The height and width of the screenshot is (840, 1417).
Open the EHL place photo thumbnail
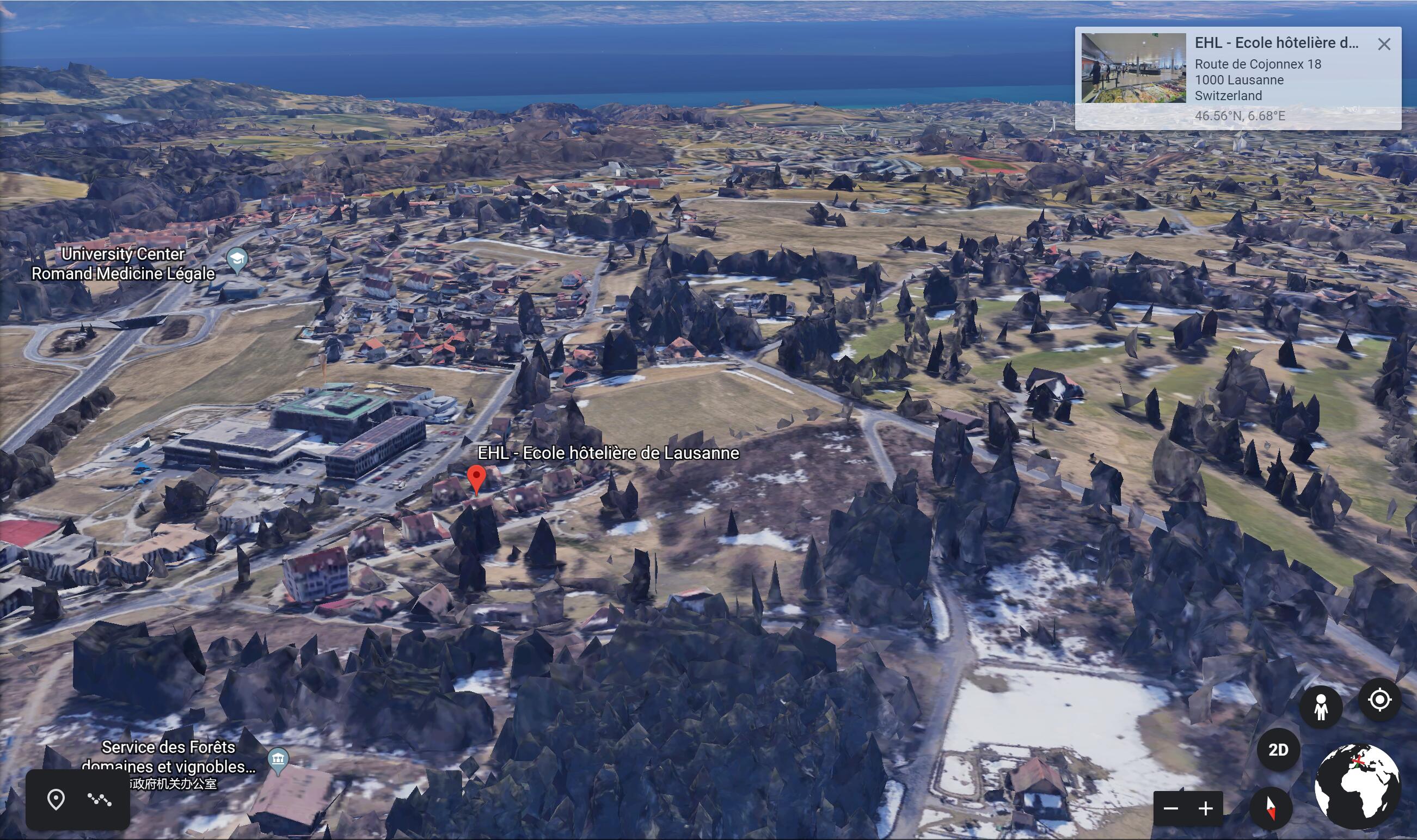1133,68
